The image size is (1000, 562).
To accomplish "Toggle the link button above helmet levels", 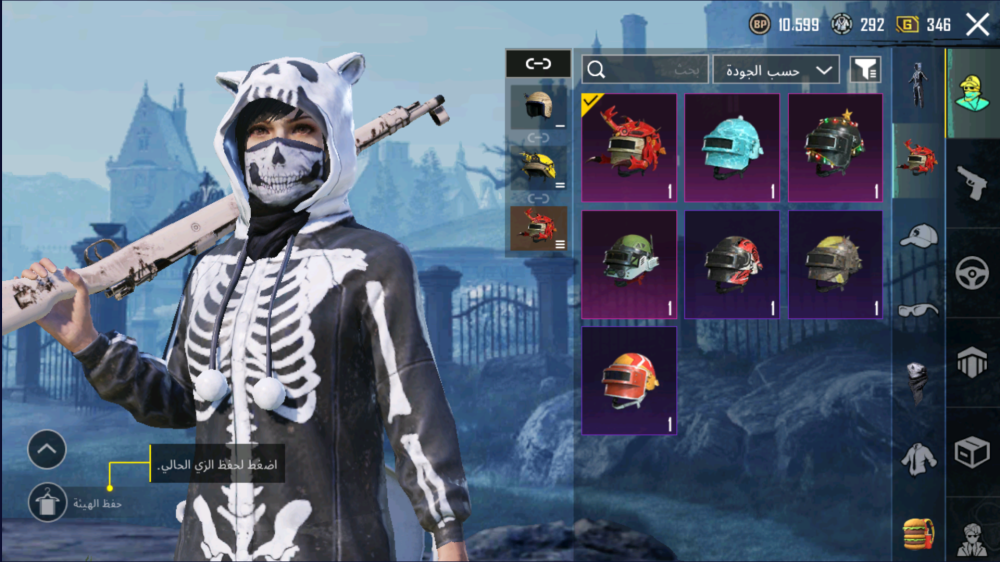I will point(538,64).
